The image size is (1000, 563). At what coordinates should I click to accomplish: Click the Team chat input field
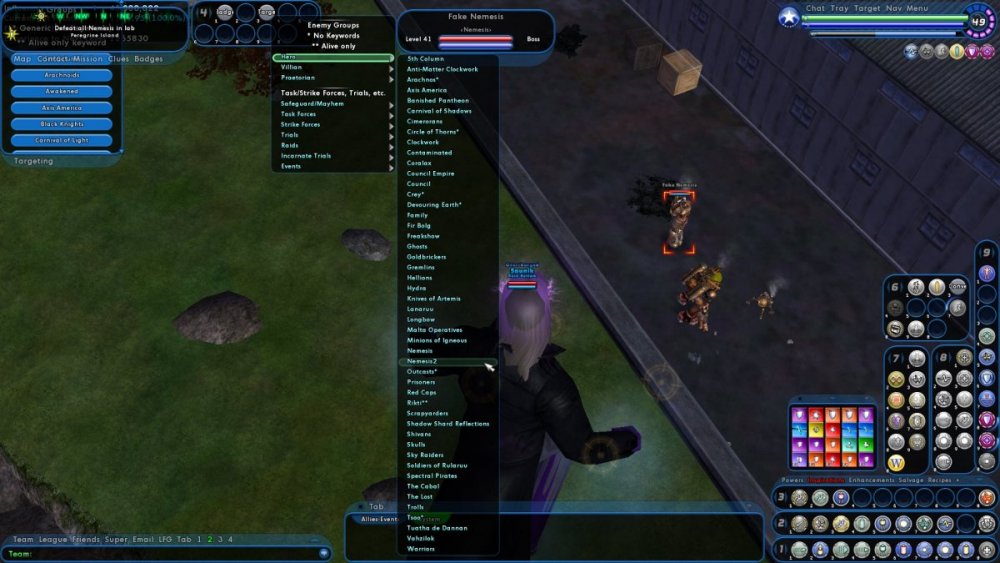[165, 553]
